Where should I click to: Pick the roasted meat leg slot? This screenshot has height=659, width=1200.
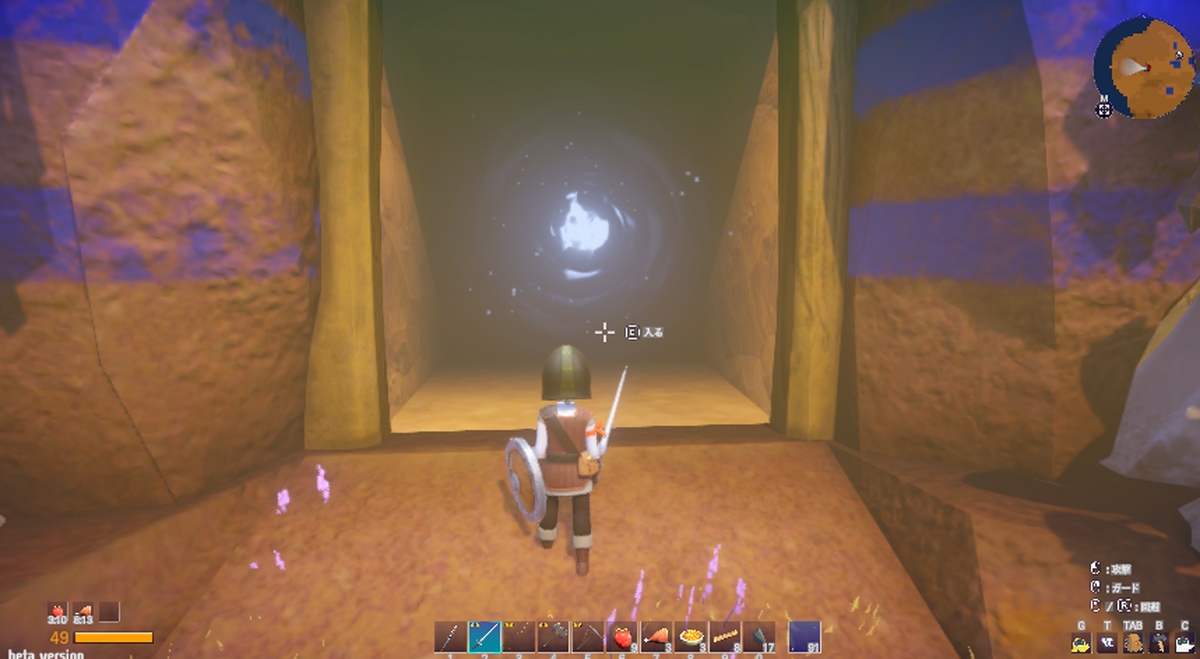coord(656,637)
